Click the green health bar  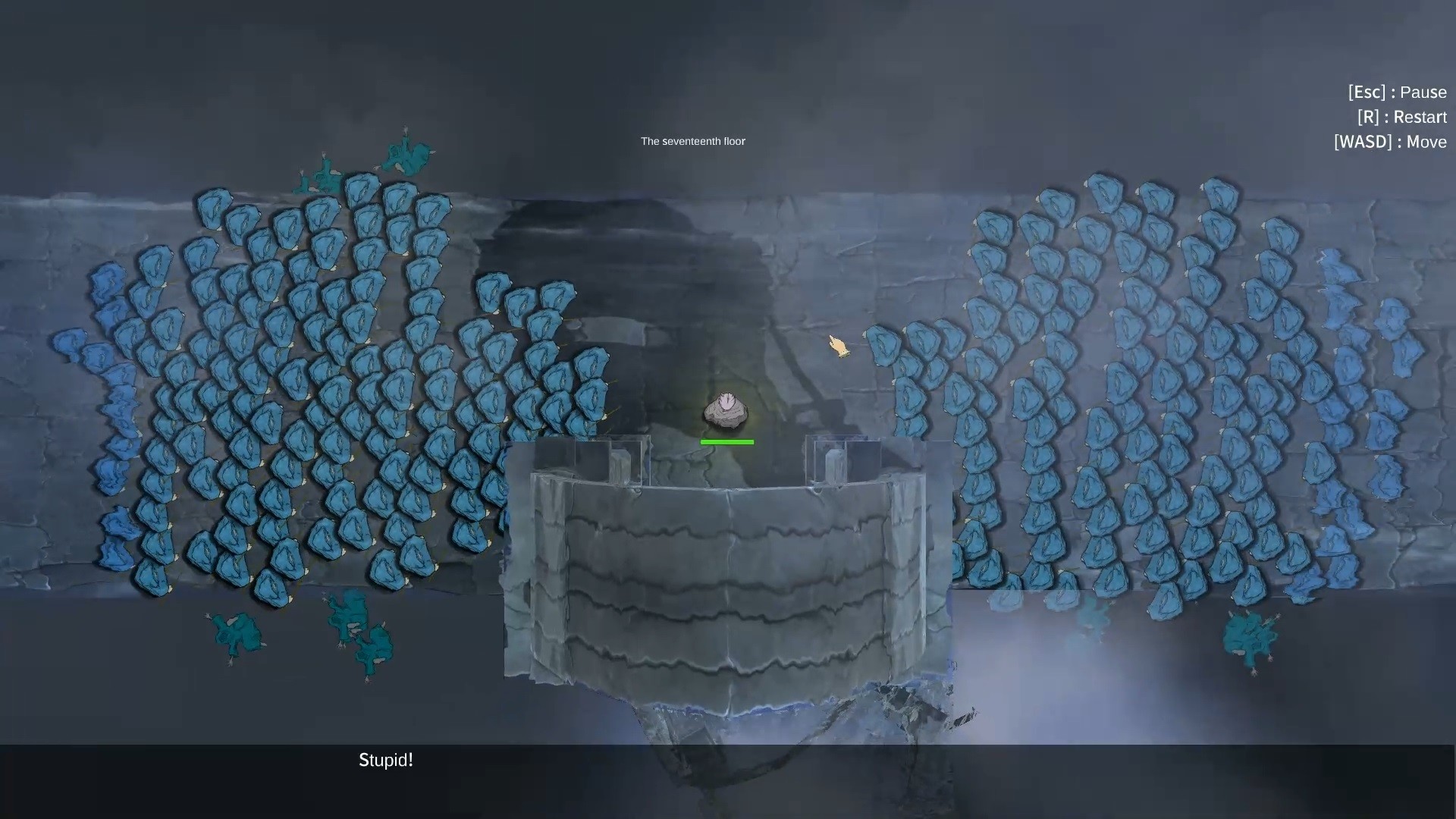click(x=727, y=441)
